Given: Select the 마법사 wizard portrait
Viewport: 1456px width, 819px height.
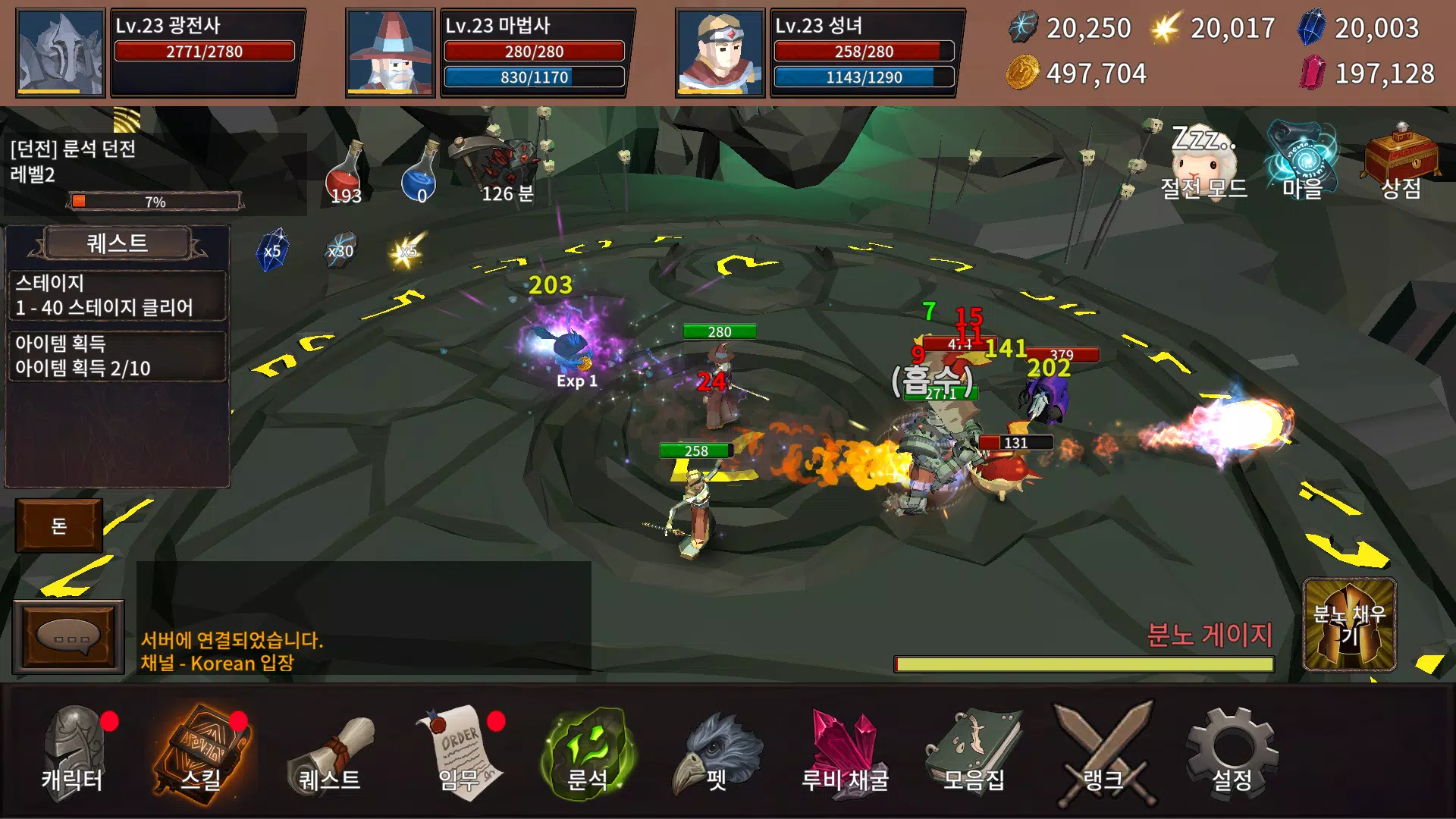Looking at the screenshot, I should click(390, 53).
